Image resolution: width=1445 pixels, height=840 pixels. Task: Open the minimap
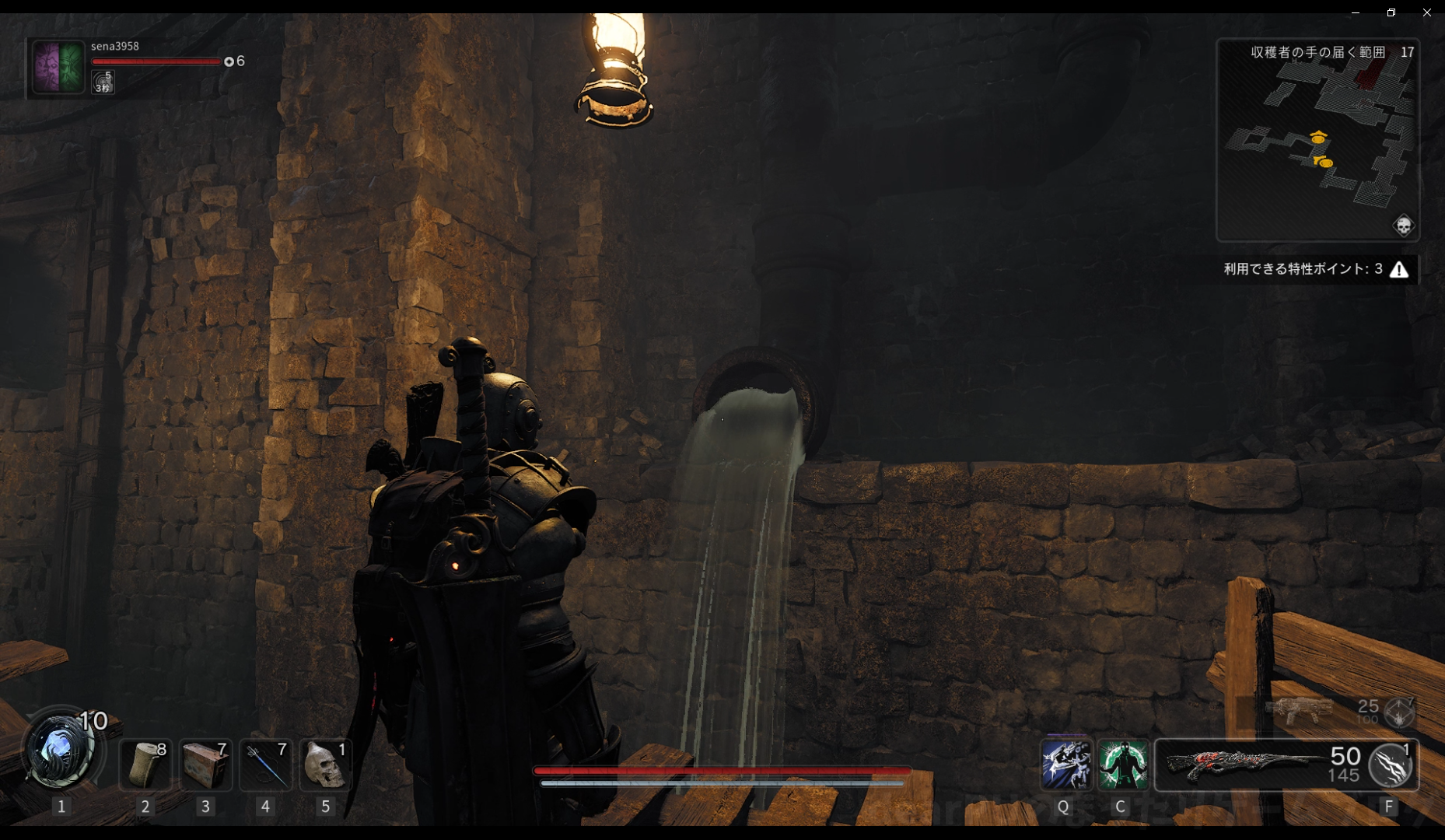1317,140
